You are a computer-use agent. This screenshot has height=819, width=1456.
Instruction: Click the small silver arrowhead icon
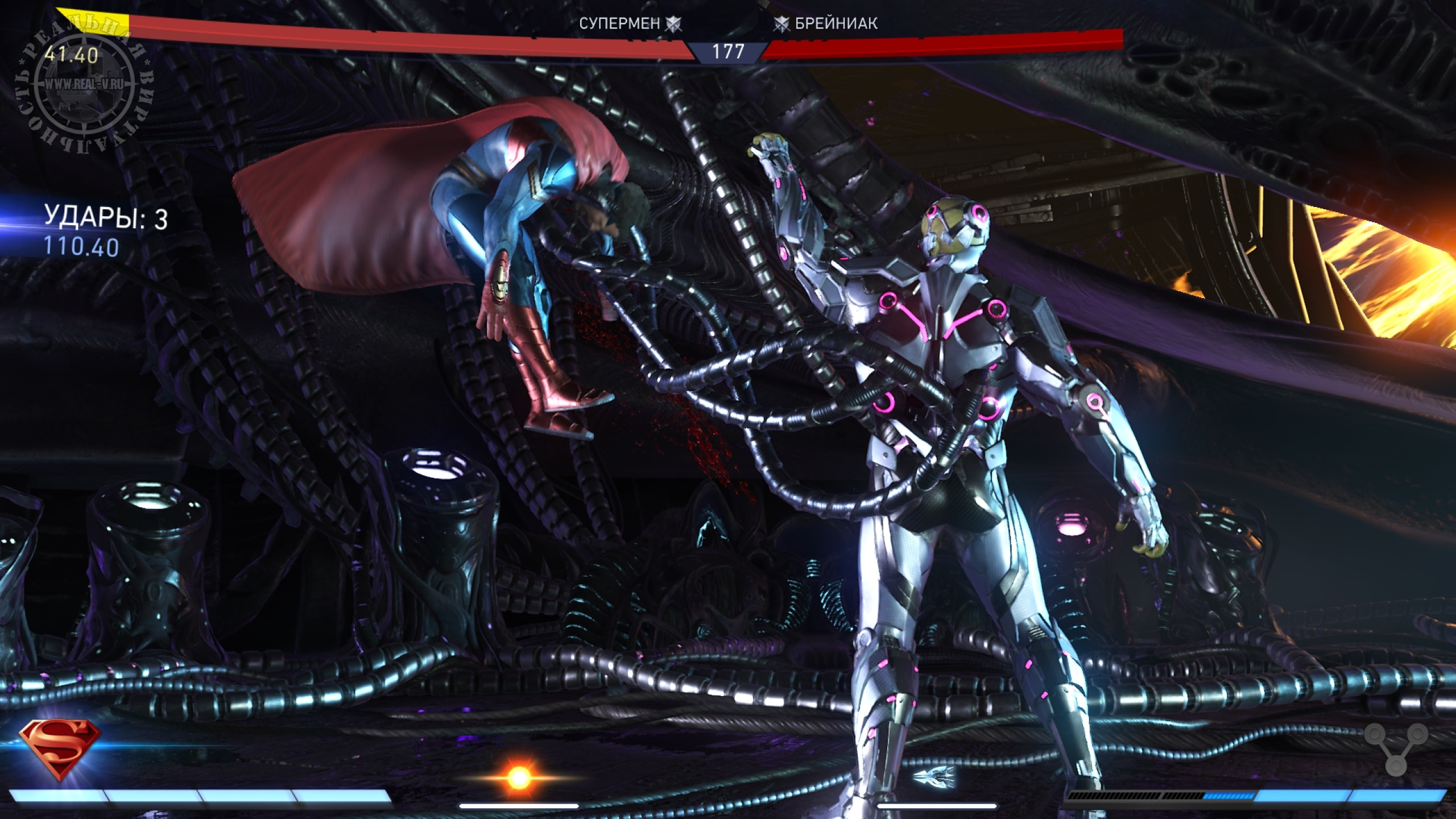[933, 775]
